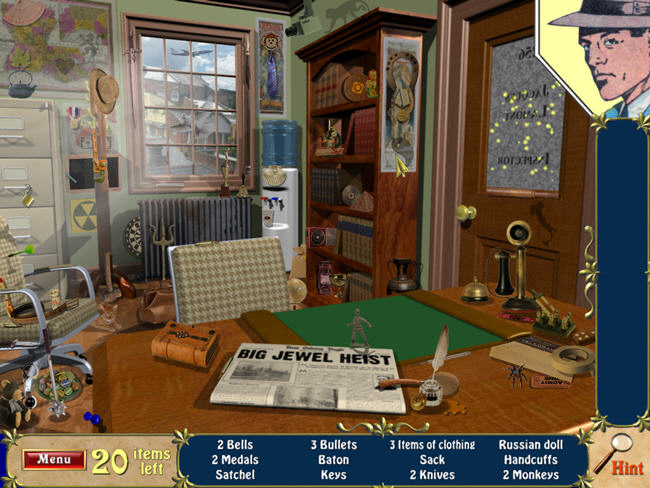Select "2 Bells" in the item list
The image size is (650, 488).
234,445
